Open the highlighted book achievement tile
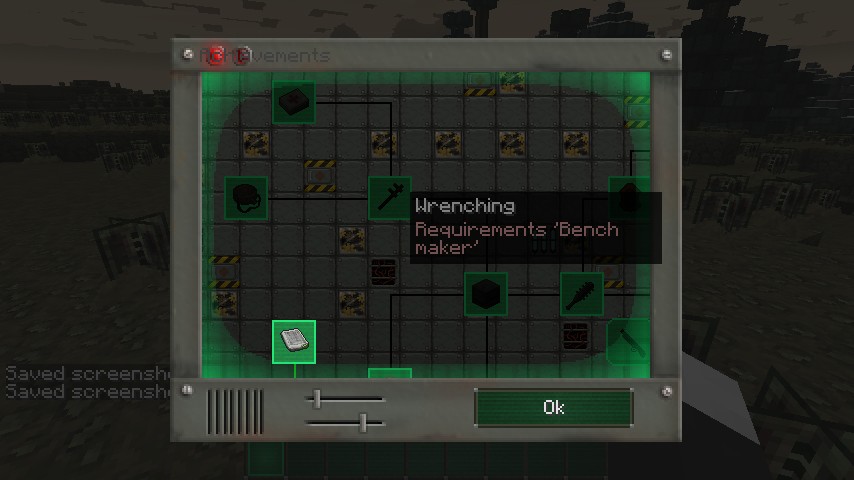The image size is (854, 480). tap(294, 342)
